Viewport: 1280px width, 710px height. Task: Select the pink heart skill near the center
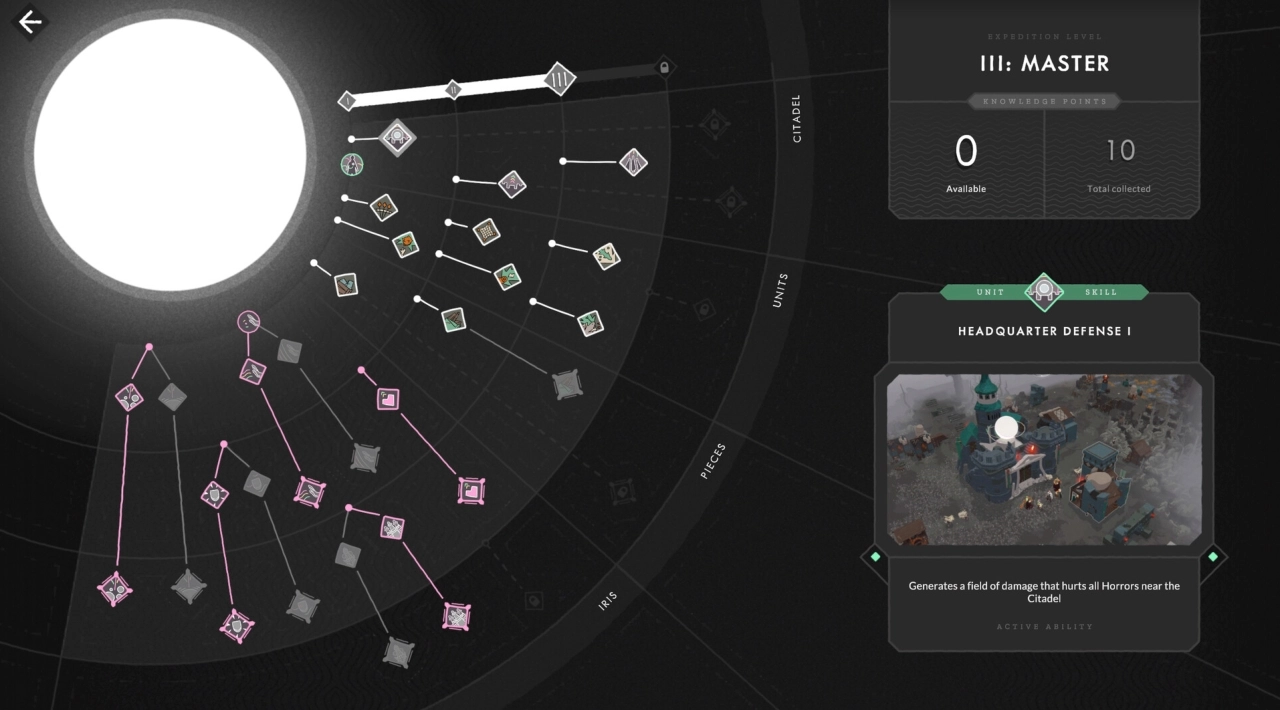pos(388,399)
